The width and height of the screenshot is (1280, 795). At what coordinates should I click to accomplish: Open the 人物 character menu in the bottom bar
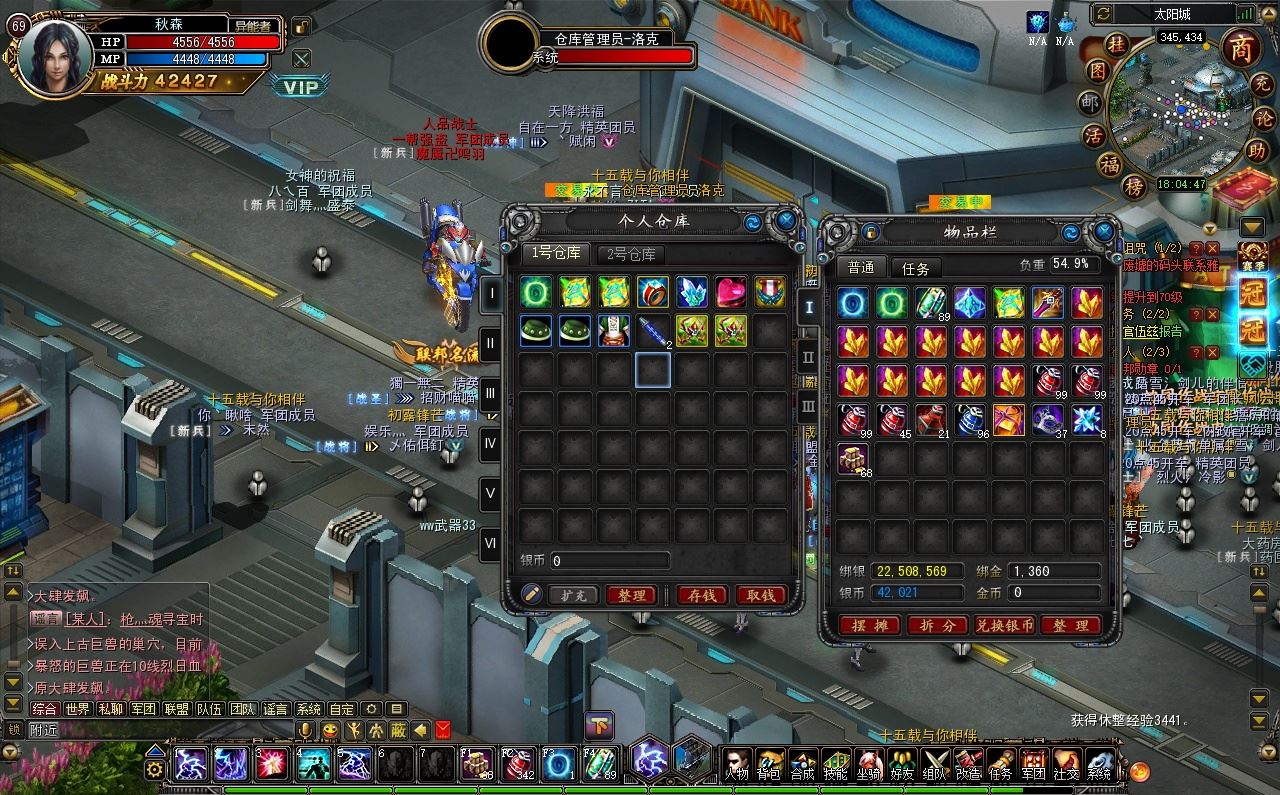click(x=737, y=765)
